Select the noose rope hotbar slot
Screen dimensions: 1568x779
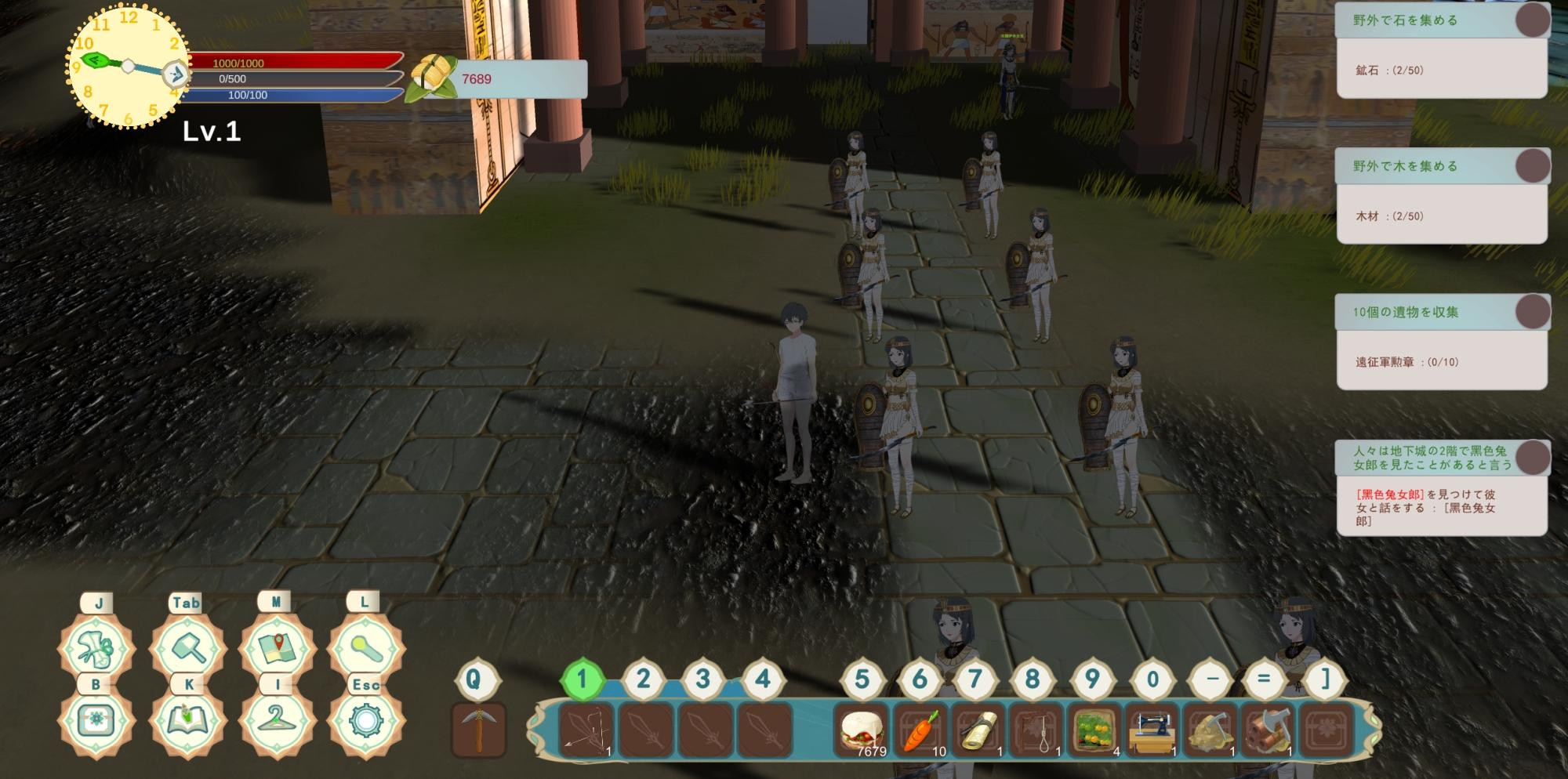[1036, 730]
